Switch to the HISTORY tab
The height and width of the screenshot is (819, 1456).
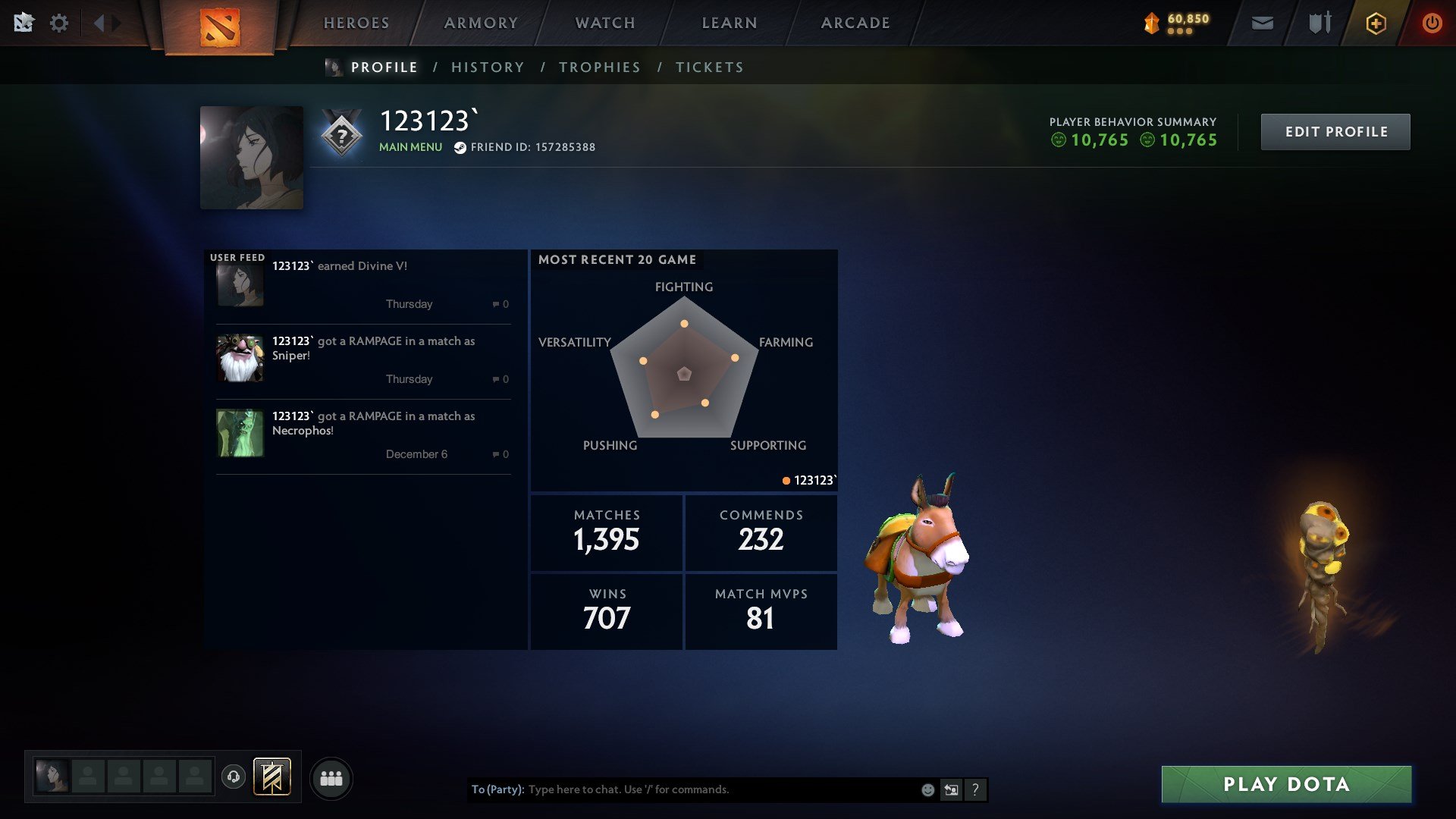pyautogui.click(x=488, y=67)
